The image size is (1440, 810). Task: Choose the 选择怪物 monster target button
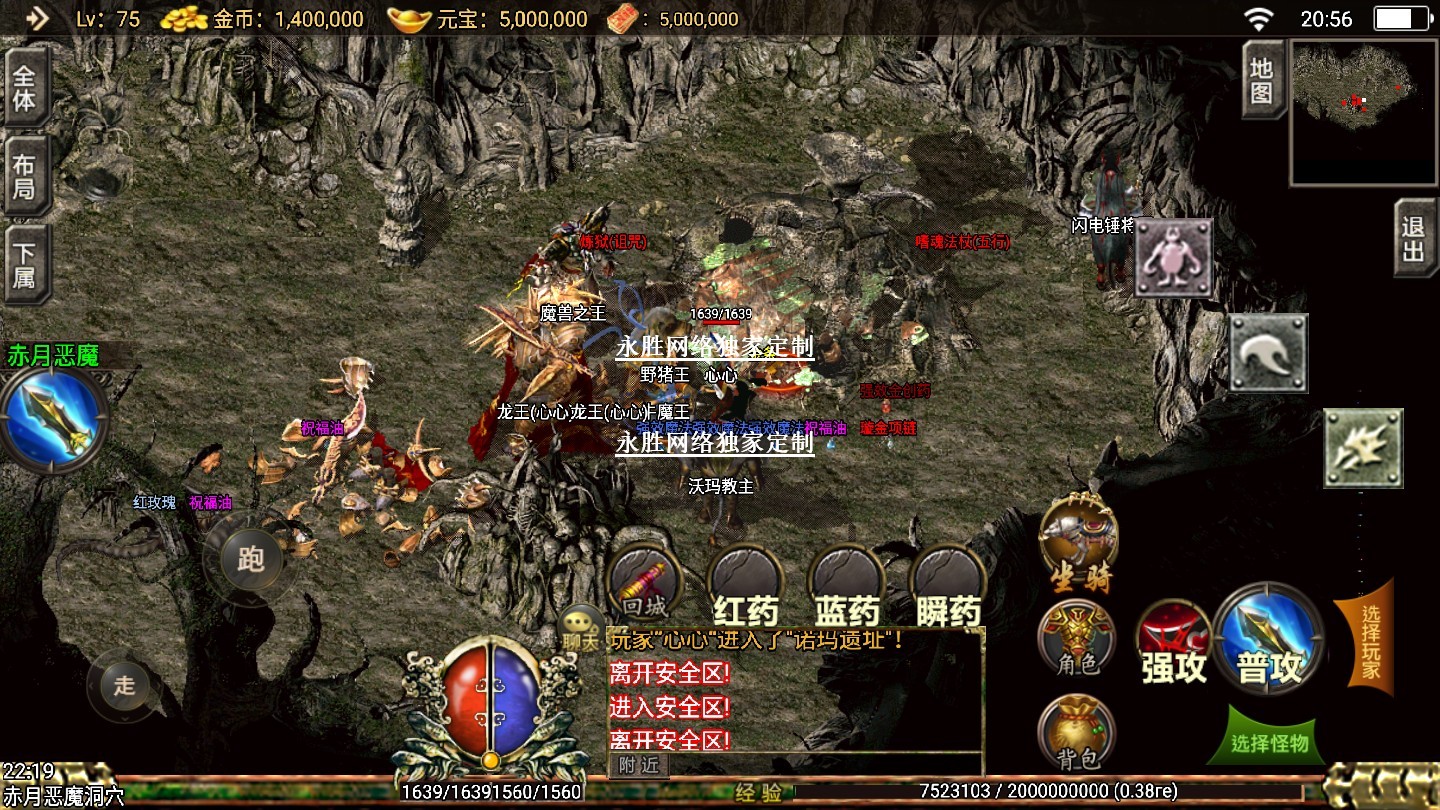tap(1270, 742)
